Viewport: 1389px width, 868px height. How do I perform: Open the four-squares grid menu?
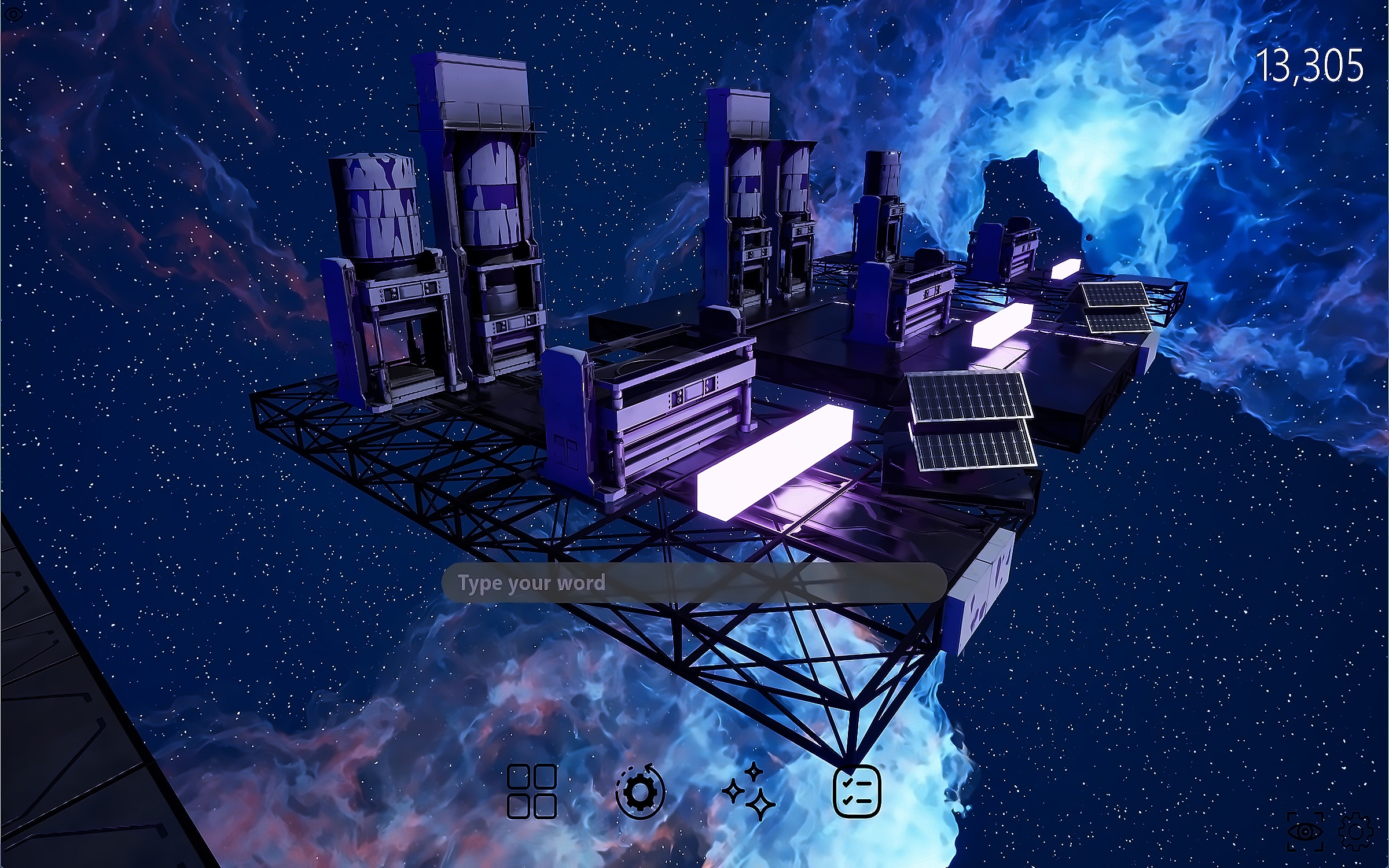pyautogui.click(x=531, y=791)
